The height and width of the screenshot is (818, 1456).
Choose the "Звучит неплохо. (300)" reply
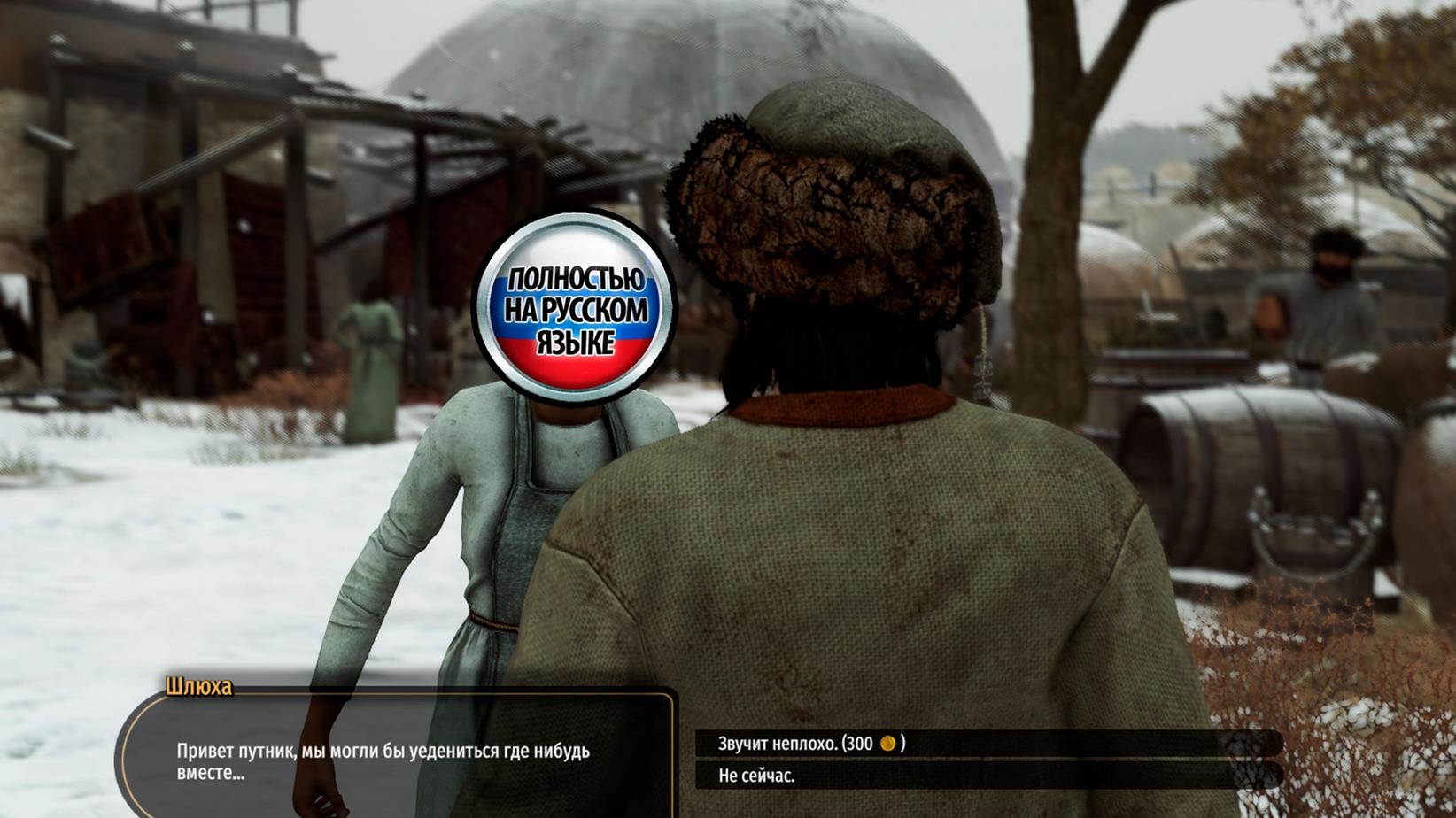pyautogui.click(x=810, y=744)
